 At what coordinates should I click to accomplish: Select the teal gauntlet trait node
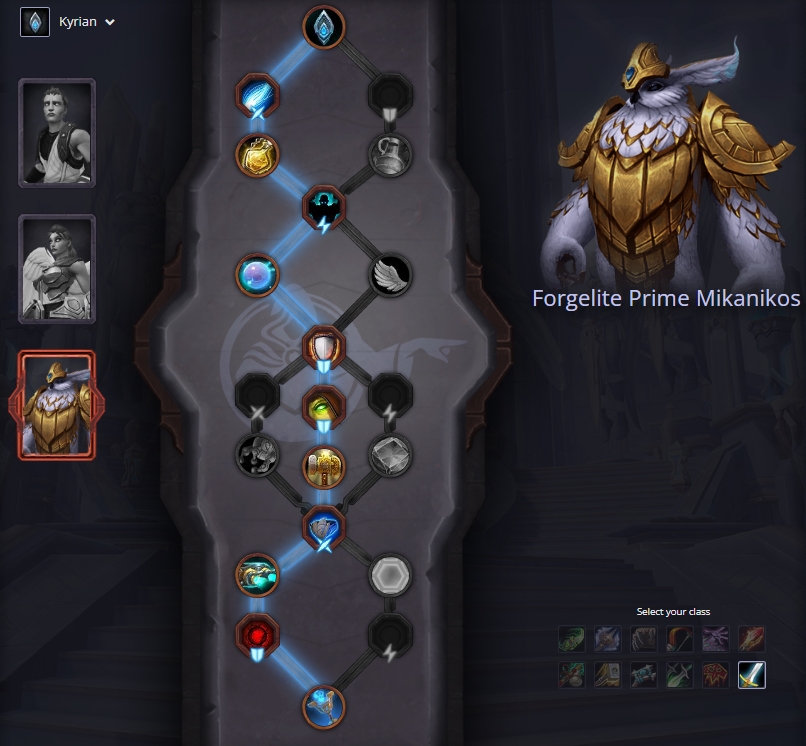pyautogui.click(x=257, y=575)
